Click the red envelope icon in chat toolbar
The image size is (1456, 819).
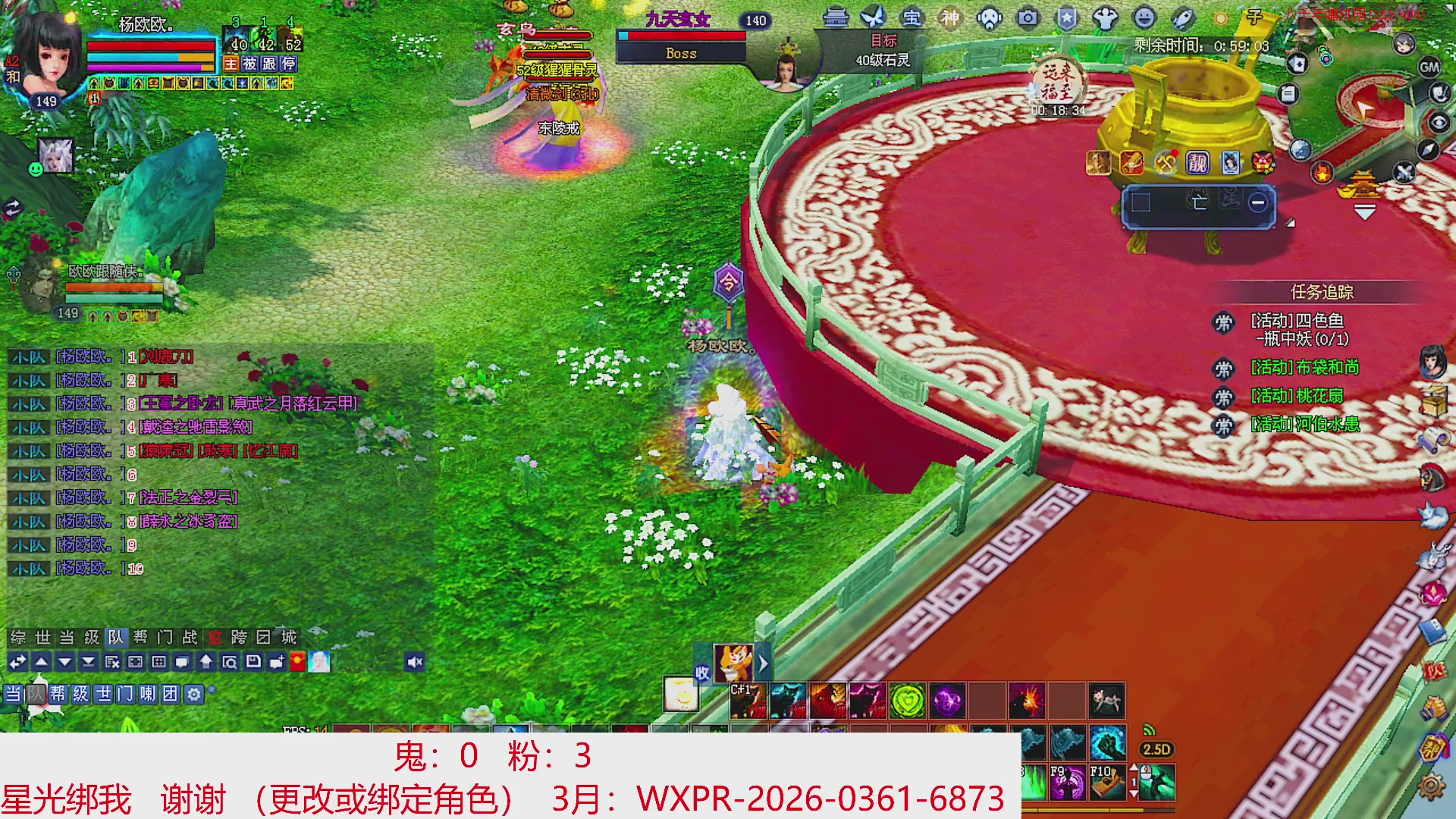click(x=296, y=662)
